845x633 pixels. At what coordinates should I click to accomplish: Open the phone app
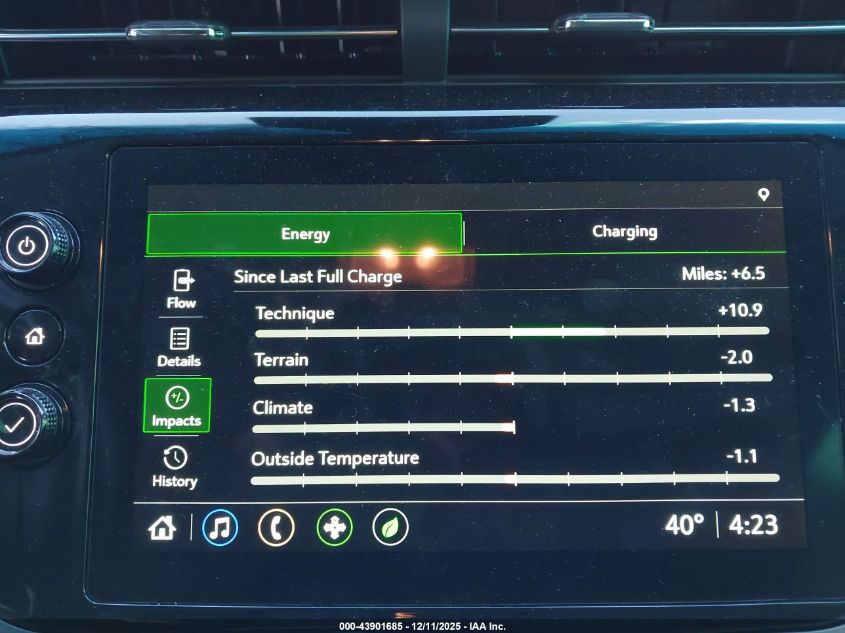[x=276, y=528]
